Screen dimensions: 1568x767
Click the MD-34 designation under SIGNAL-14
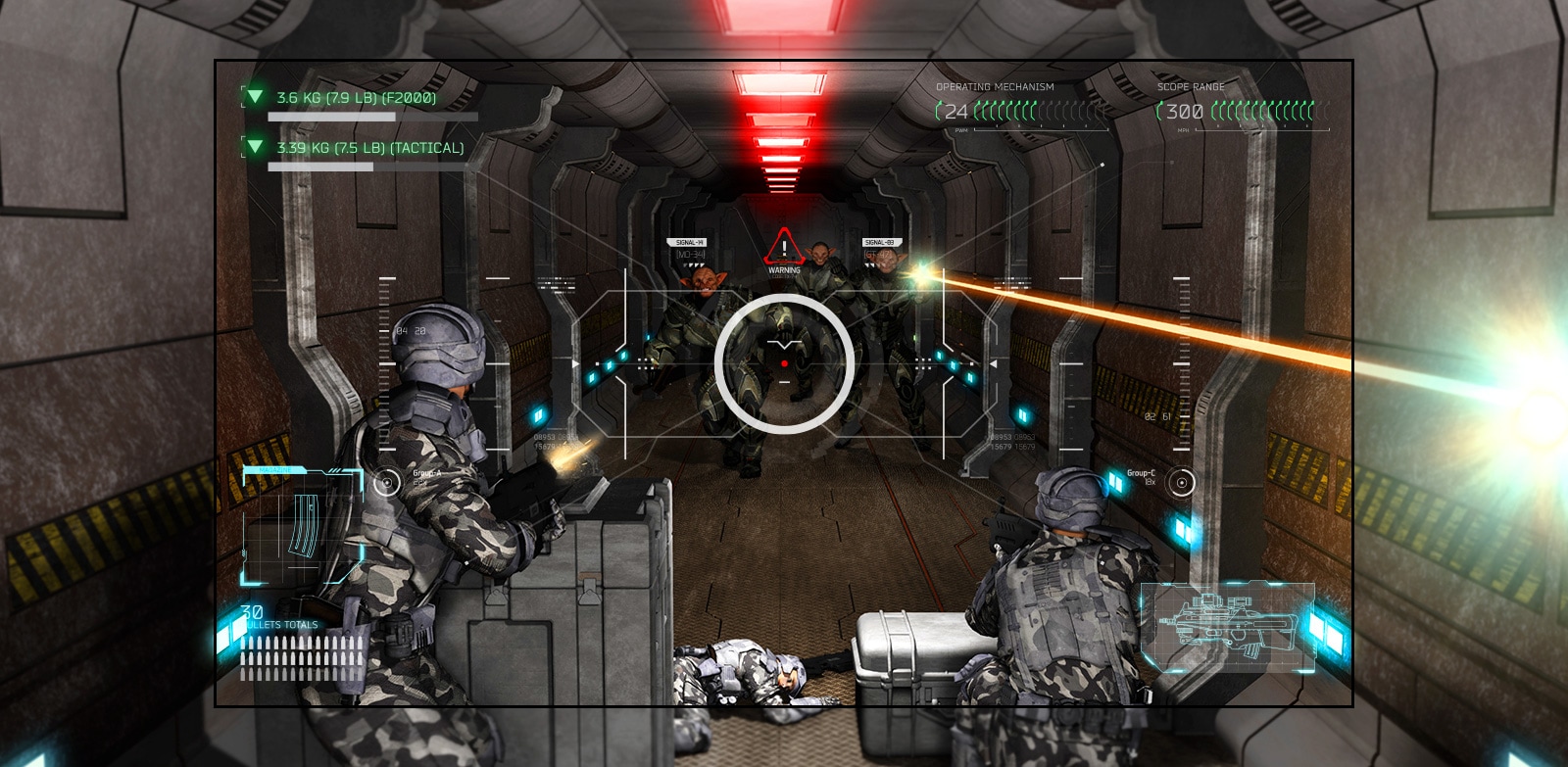690,253
